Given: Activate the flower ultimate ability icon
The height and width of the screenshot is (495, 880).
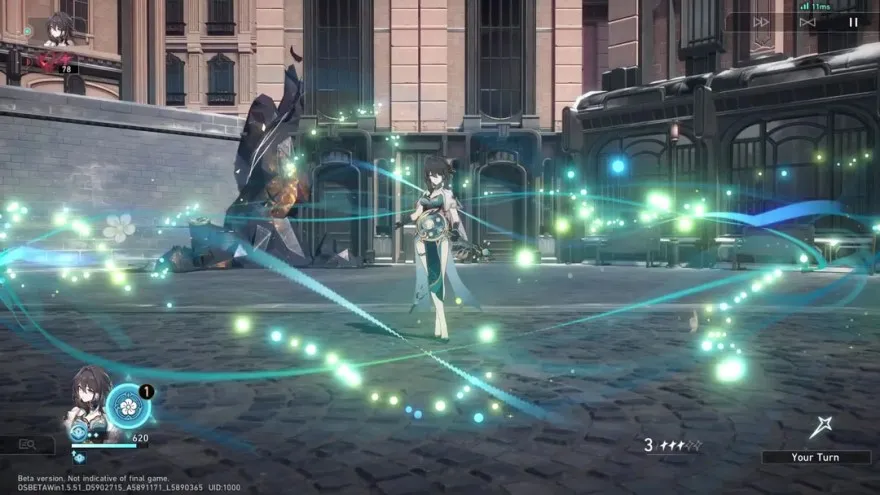Looking at the screenshot, I should [x=128, y=405].
